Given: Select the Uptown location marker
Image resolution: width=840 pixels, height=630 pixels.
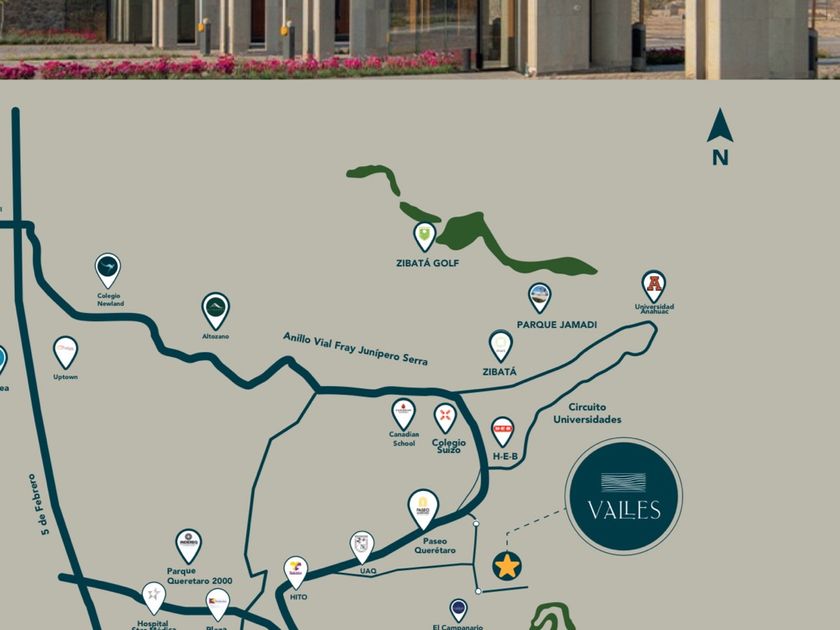Looking at the screenshot, I should [65, 351].
